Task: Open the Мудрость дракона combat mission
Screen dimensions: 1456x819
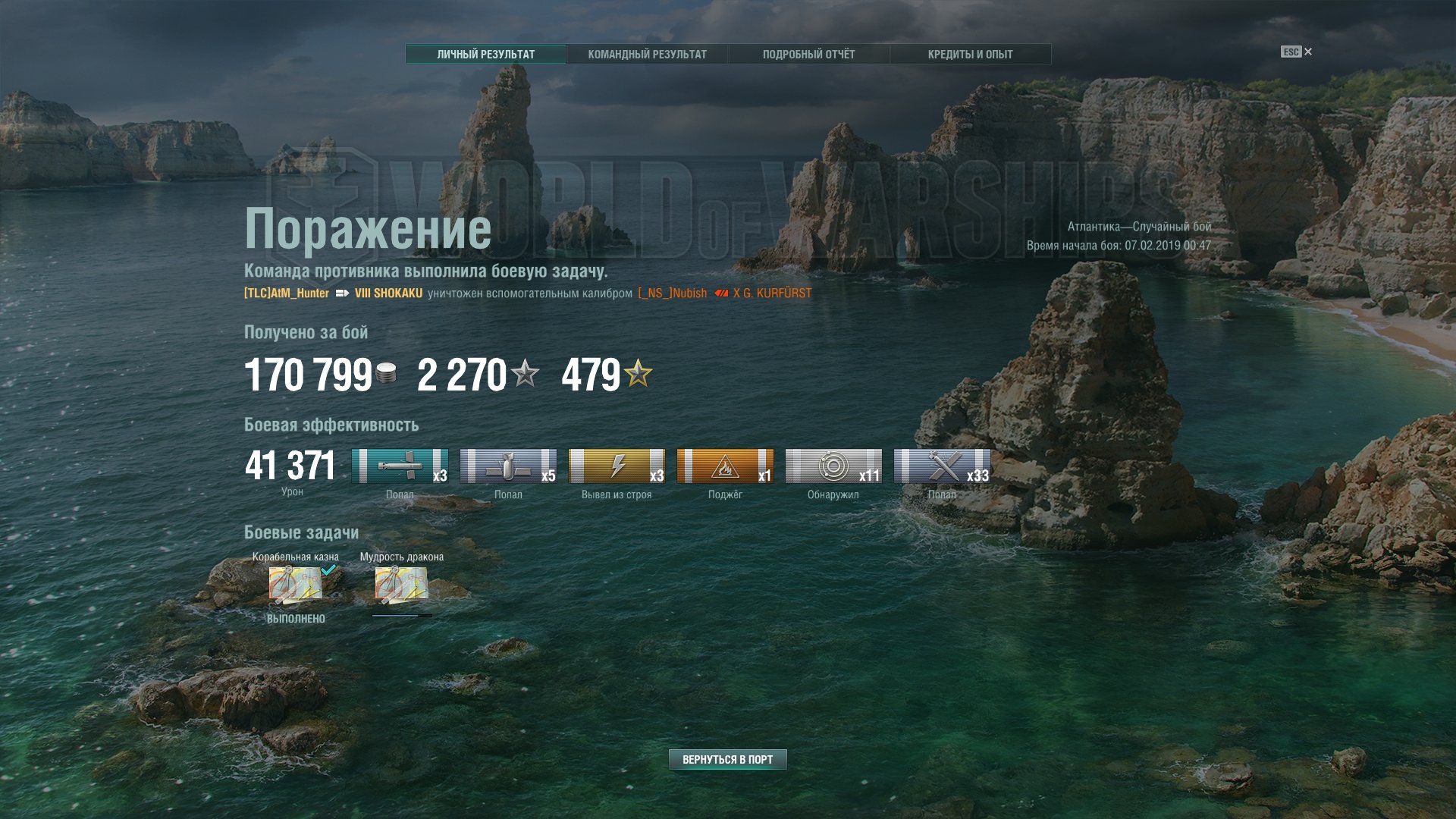Action: [401, 585]
